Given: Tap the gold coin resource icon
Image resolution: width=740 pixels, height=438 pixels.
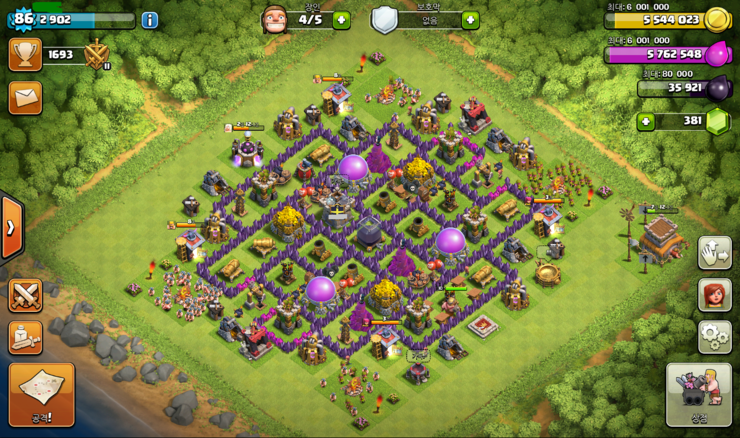Looking at the screenshot, I should pyautogui.click(x=717, y=19).
